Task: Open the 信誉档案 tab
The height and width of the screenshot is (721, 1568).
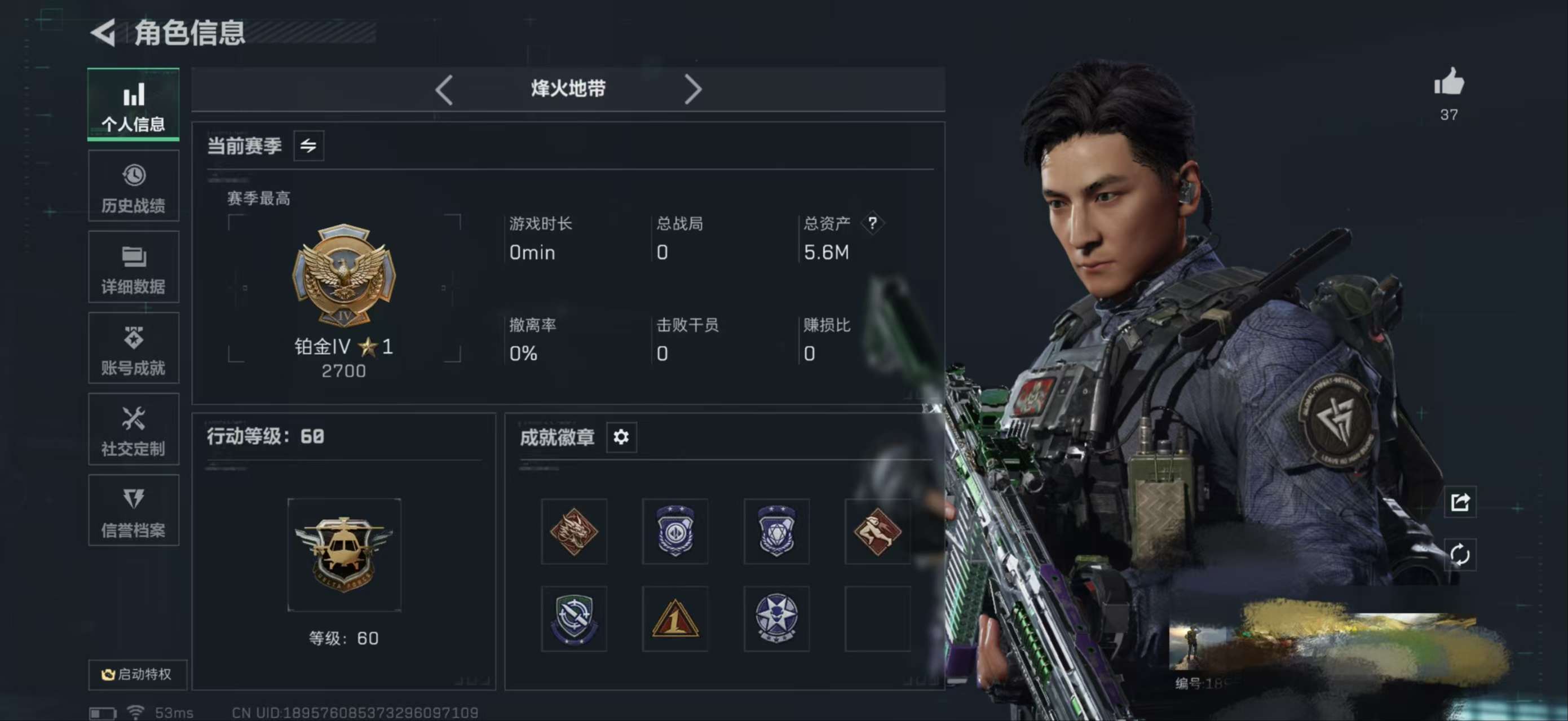Action: click(x=133, y=511)
